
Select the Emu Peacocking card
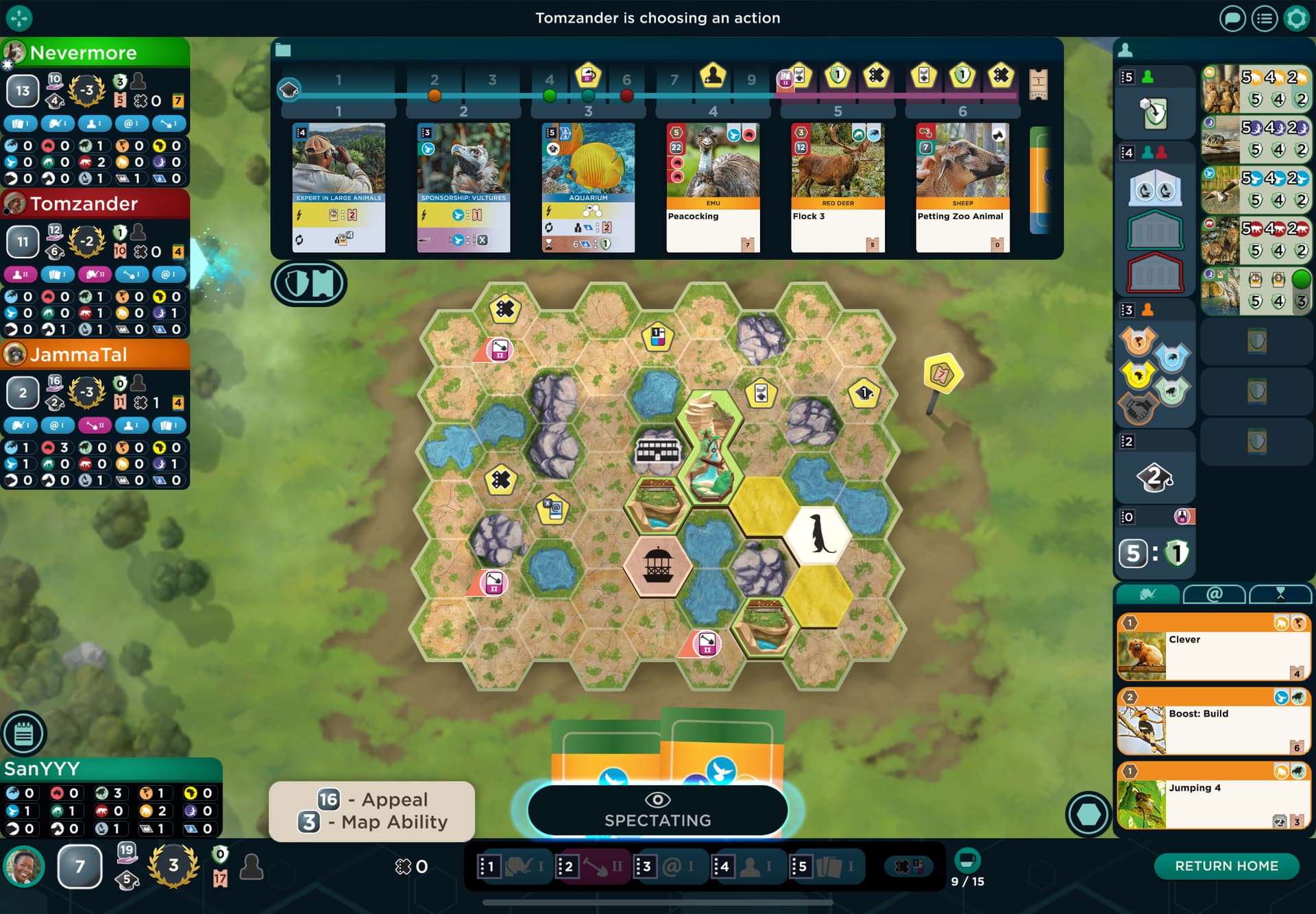pyautogui.click(x=713, y=187)
